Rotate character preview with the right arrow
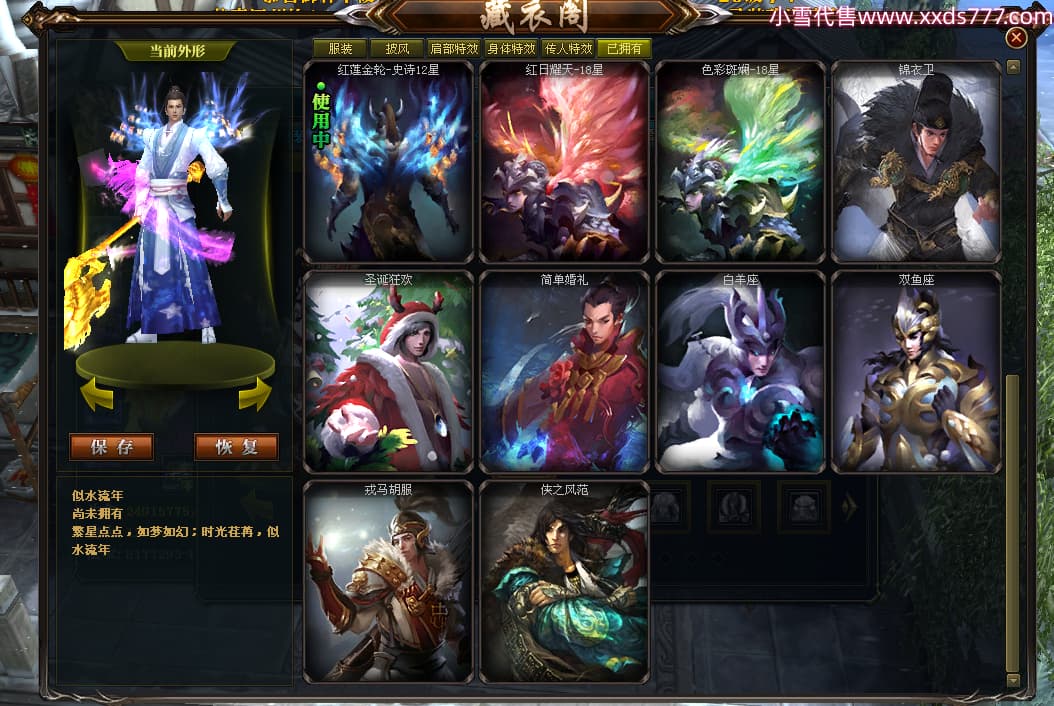Screen dimensions: 1054x706 point(255,396)
